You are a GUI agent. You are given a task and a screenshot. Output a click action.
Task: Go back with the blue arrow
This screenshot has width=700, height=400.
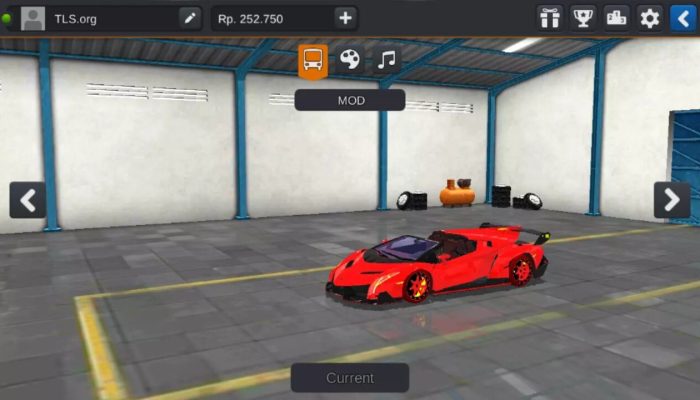680,18
